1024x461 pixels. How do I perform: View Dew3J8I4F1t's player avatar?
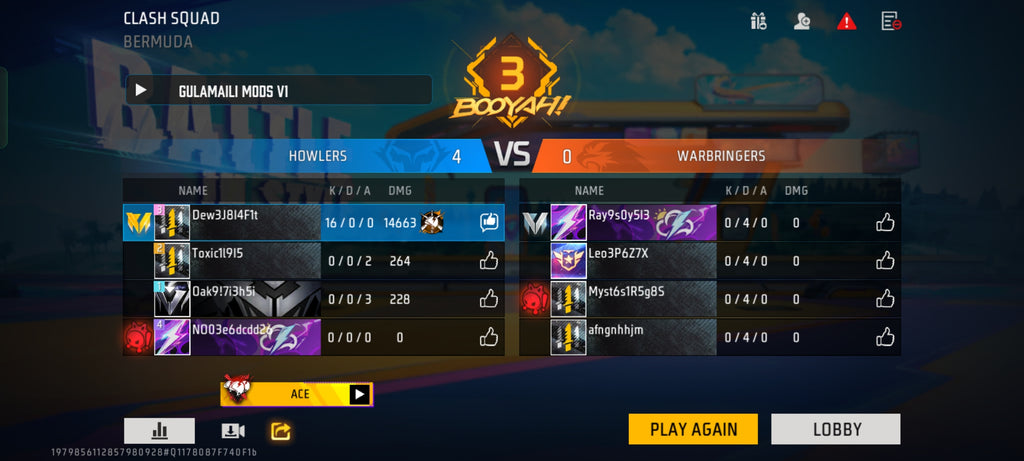point(172,222)
